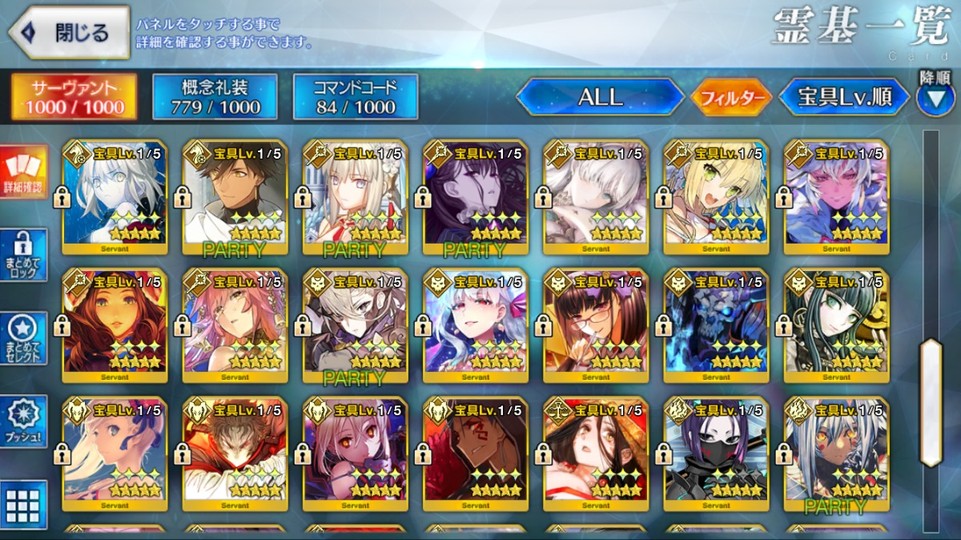Click the プッシュ! gear button

(x=23, y=422)
